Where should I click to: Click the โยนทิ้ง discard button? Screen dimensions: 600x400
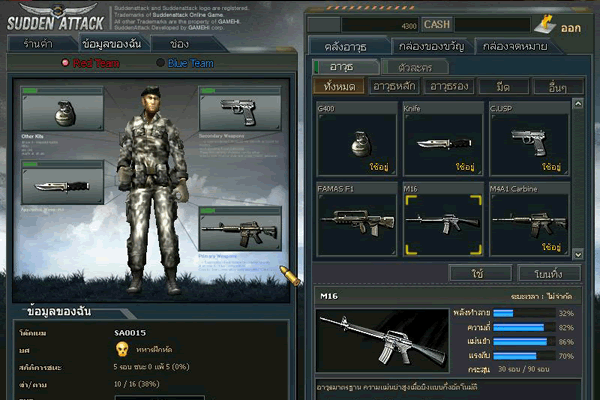547,273
